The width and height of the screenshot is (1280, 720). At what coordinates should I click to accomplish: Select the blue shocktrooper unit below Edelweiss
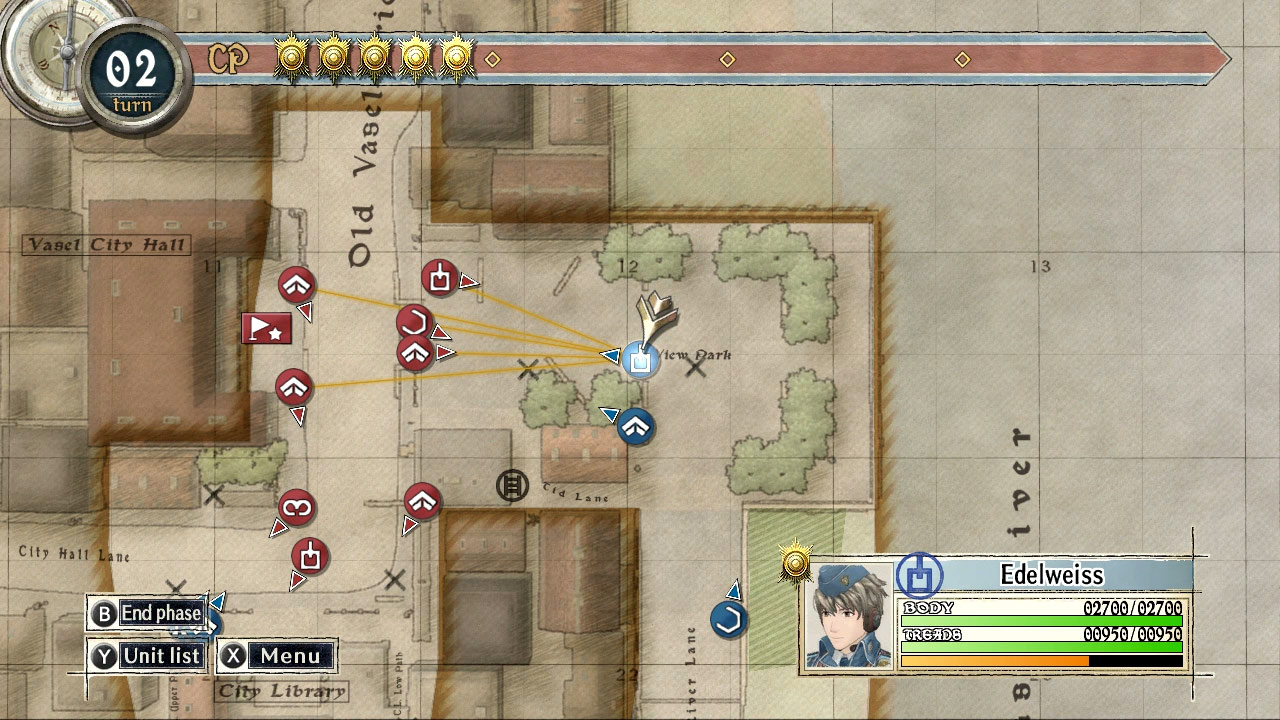pyautogui.click(x=634, y=428)
